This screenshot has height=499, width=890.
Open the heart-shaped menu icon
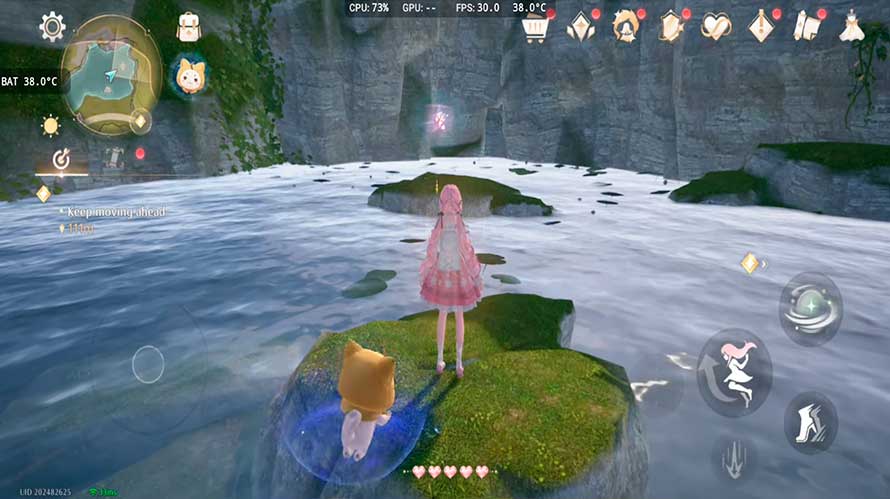715,26
